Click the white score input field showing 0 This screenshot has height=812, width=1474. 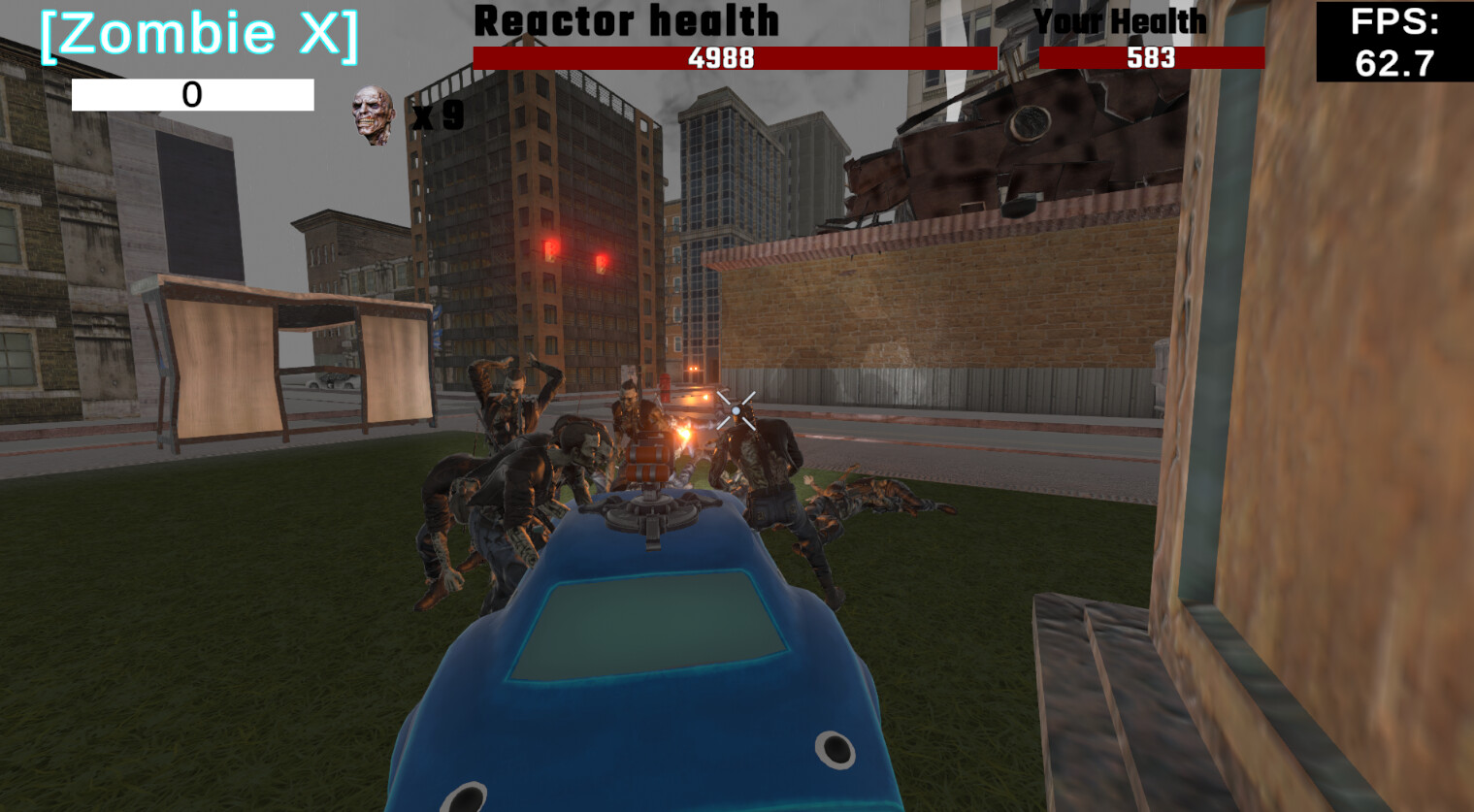coord(193,94)
